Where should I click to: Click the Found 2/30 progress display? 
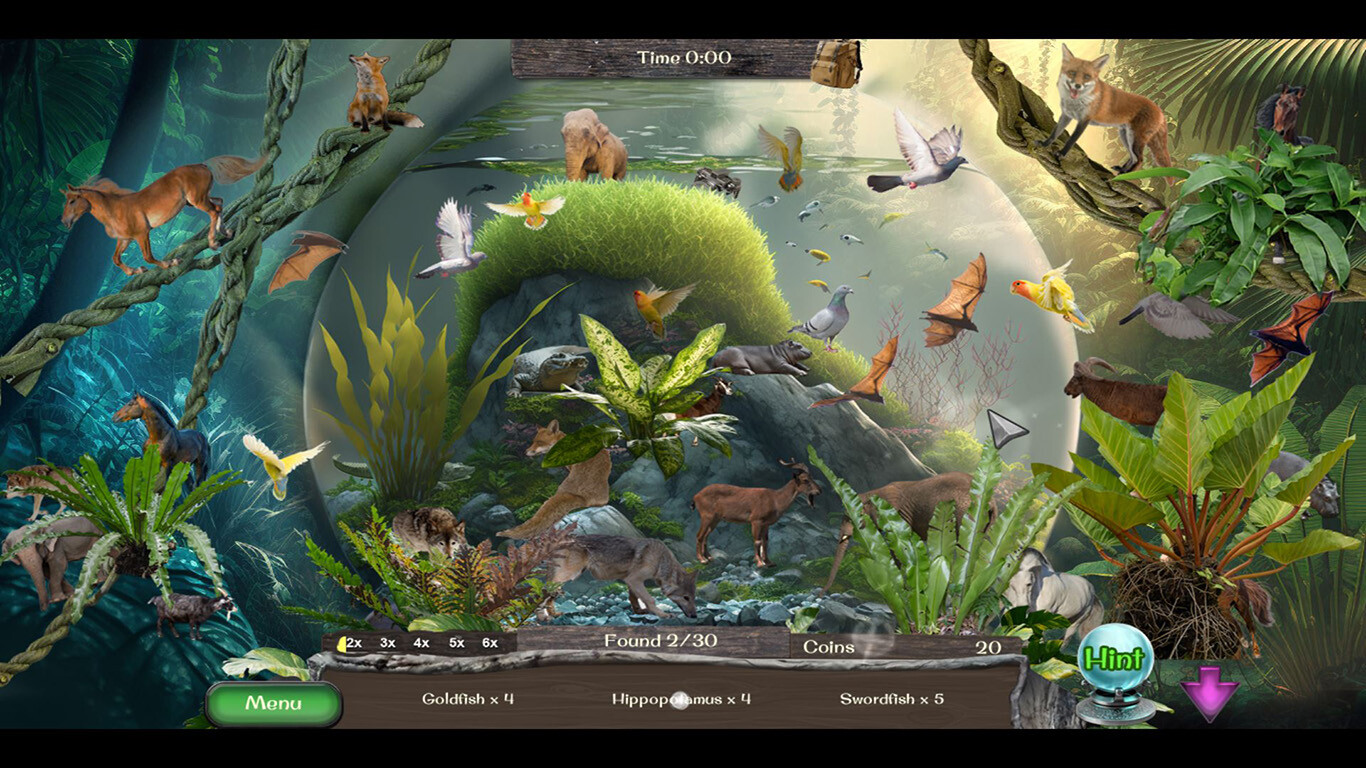659,643
